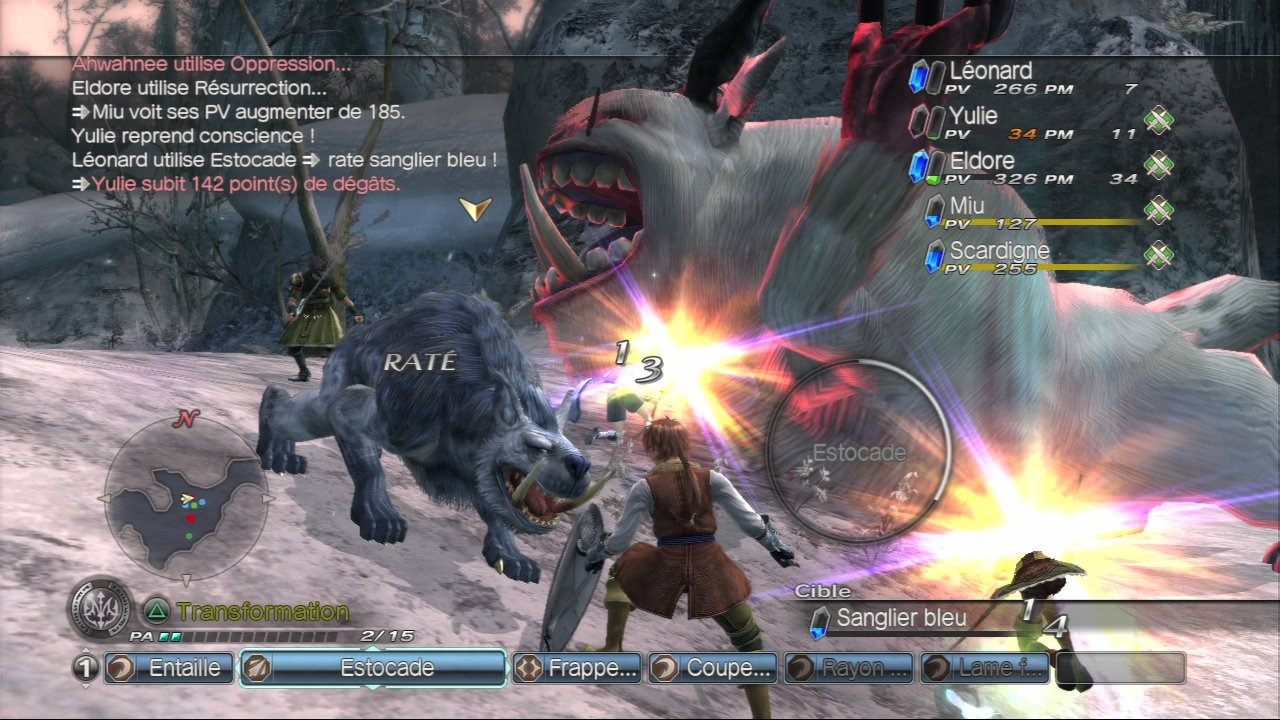Viewport: 1280px width, 720px height.
Task: Click the circular minimap
Action: [186, 498]
